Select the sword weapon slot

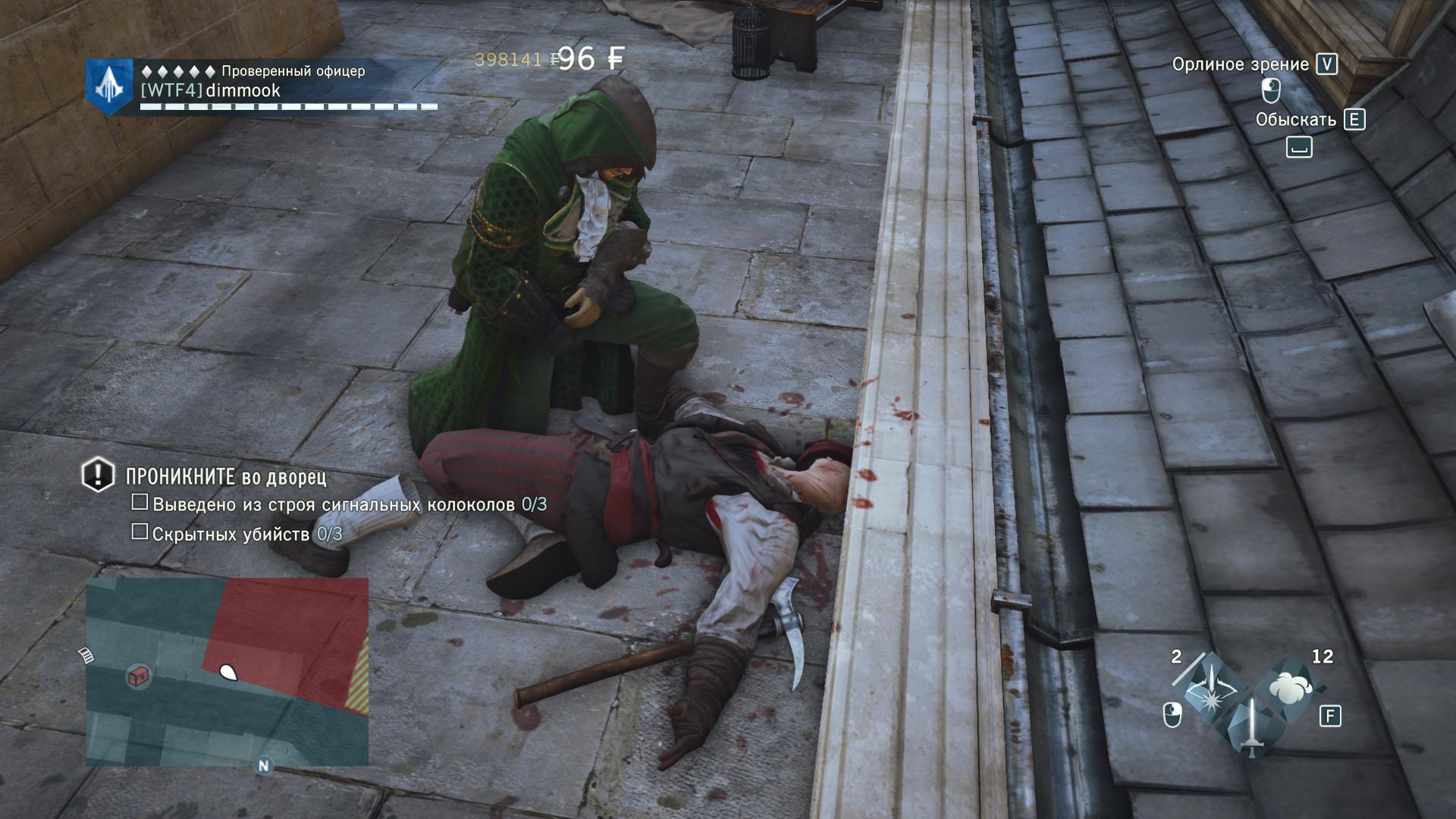(x=1250, y=726)
